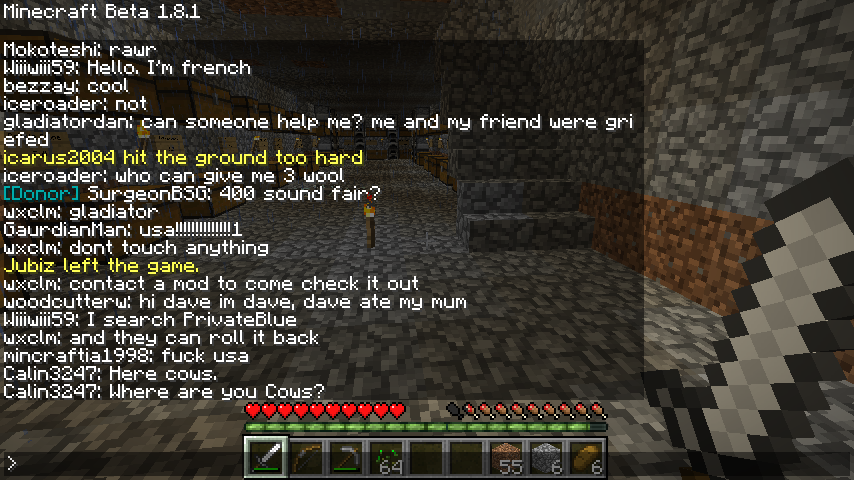Select the gravel block slot
This screenshot has width=854, height=480.
pos(547,458)
